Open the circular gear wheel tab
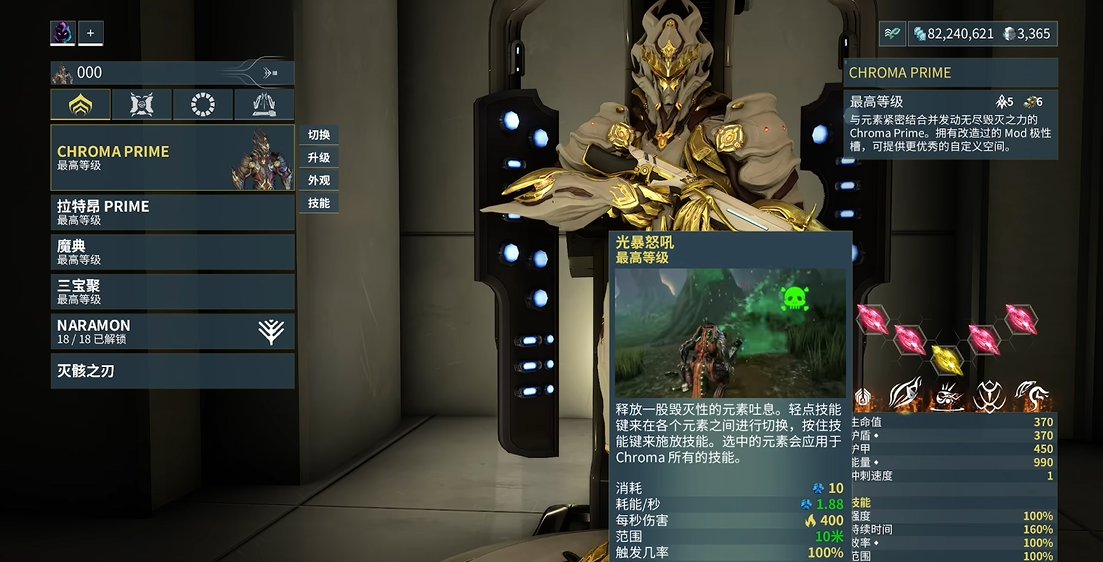This screenshot has width=1103, height=562. (x=203, y=105)
